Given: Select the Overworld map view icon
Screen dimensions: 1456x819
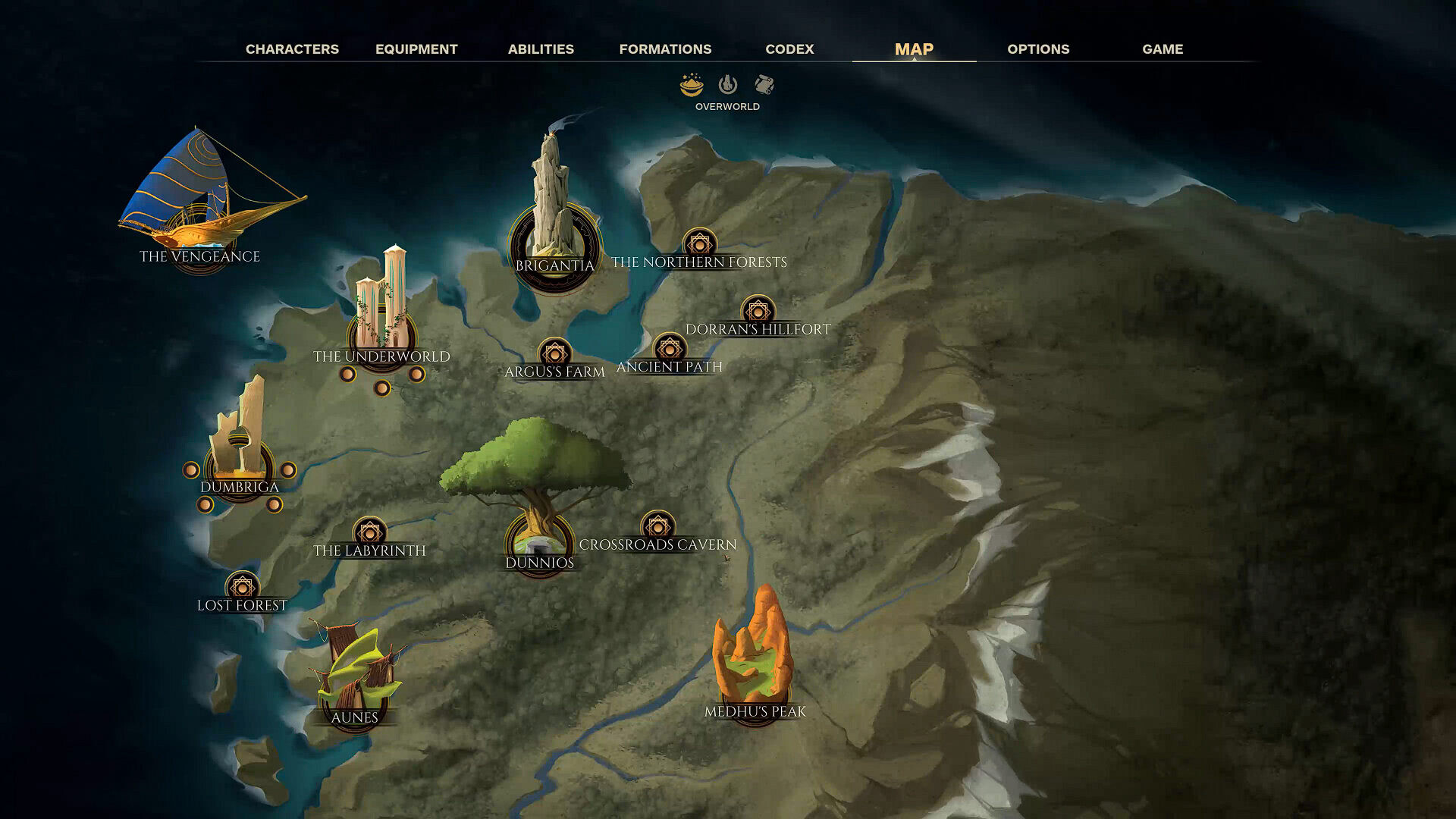Looking at the screenshot, I should (x=691, y=85).
